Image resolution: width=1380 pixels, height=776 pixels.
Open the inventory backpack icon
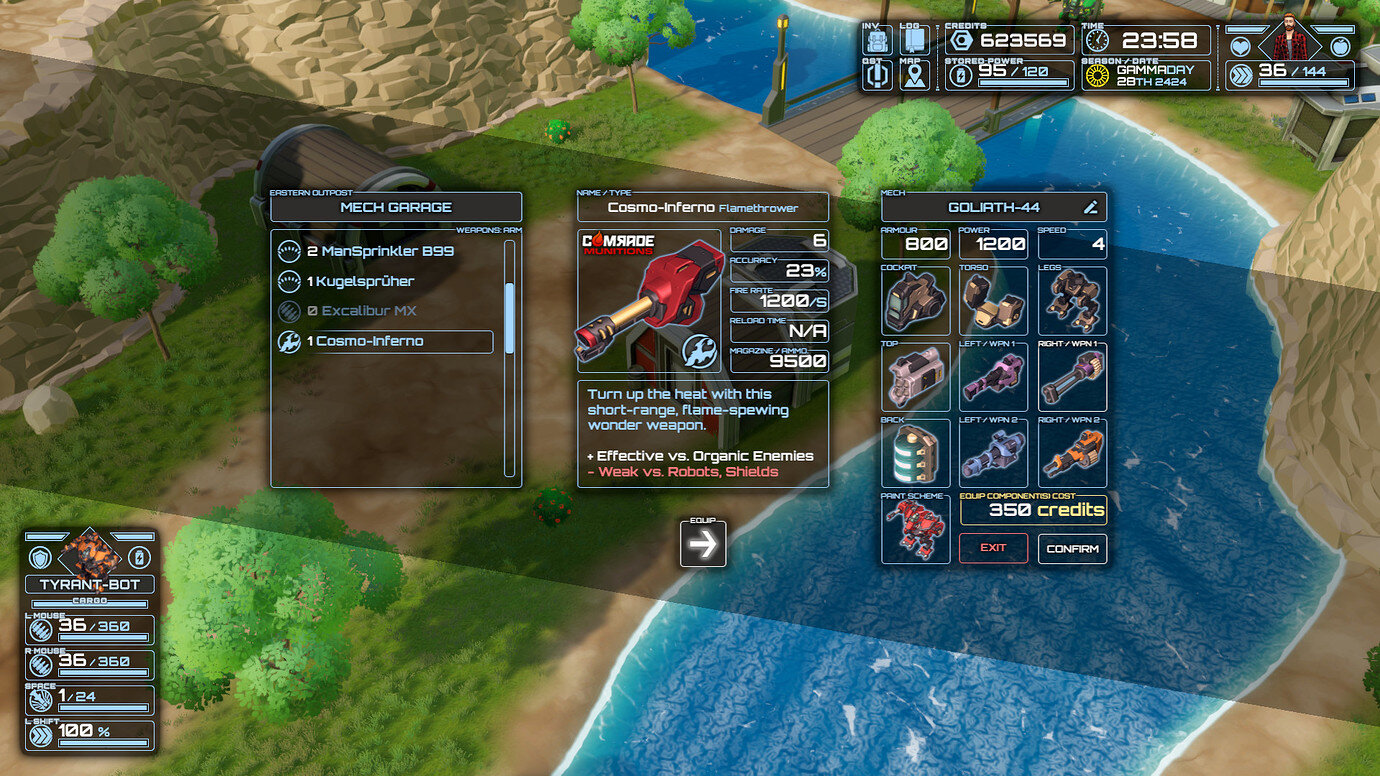coord(877,40)
